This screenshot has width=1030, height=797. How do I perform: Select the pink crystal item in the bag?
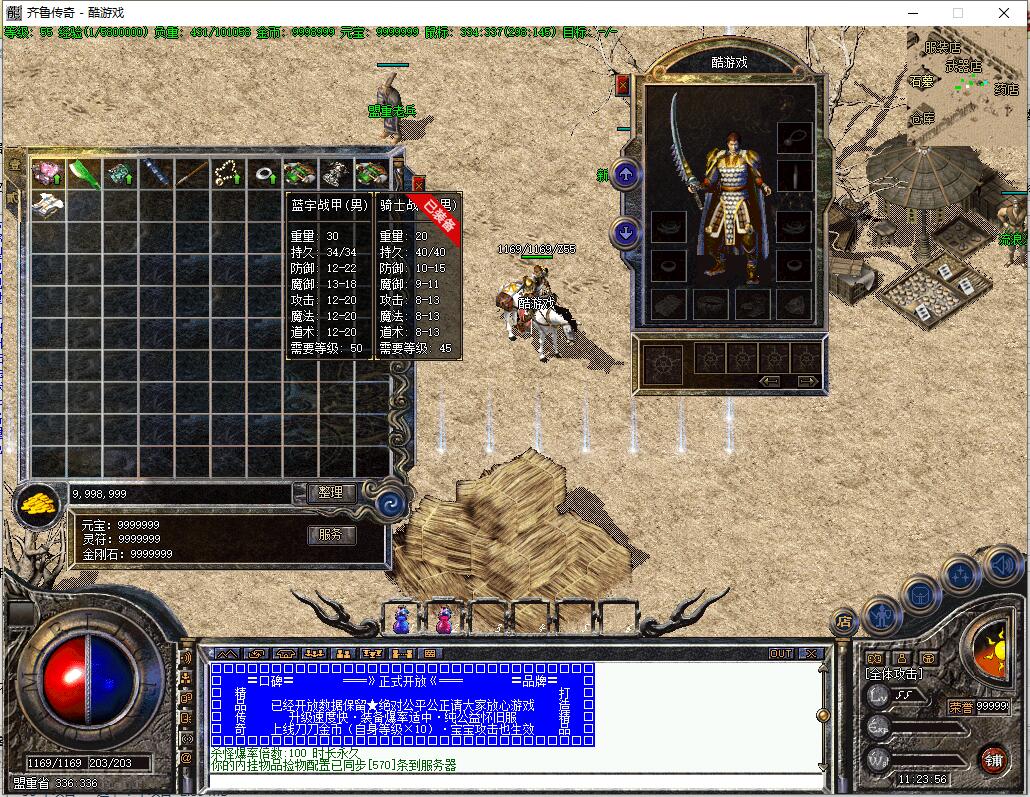pos(47,172)
